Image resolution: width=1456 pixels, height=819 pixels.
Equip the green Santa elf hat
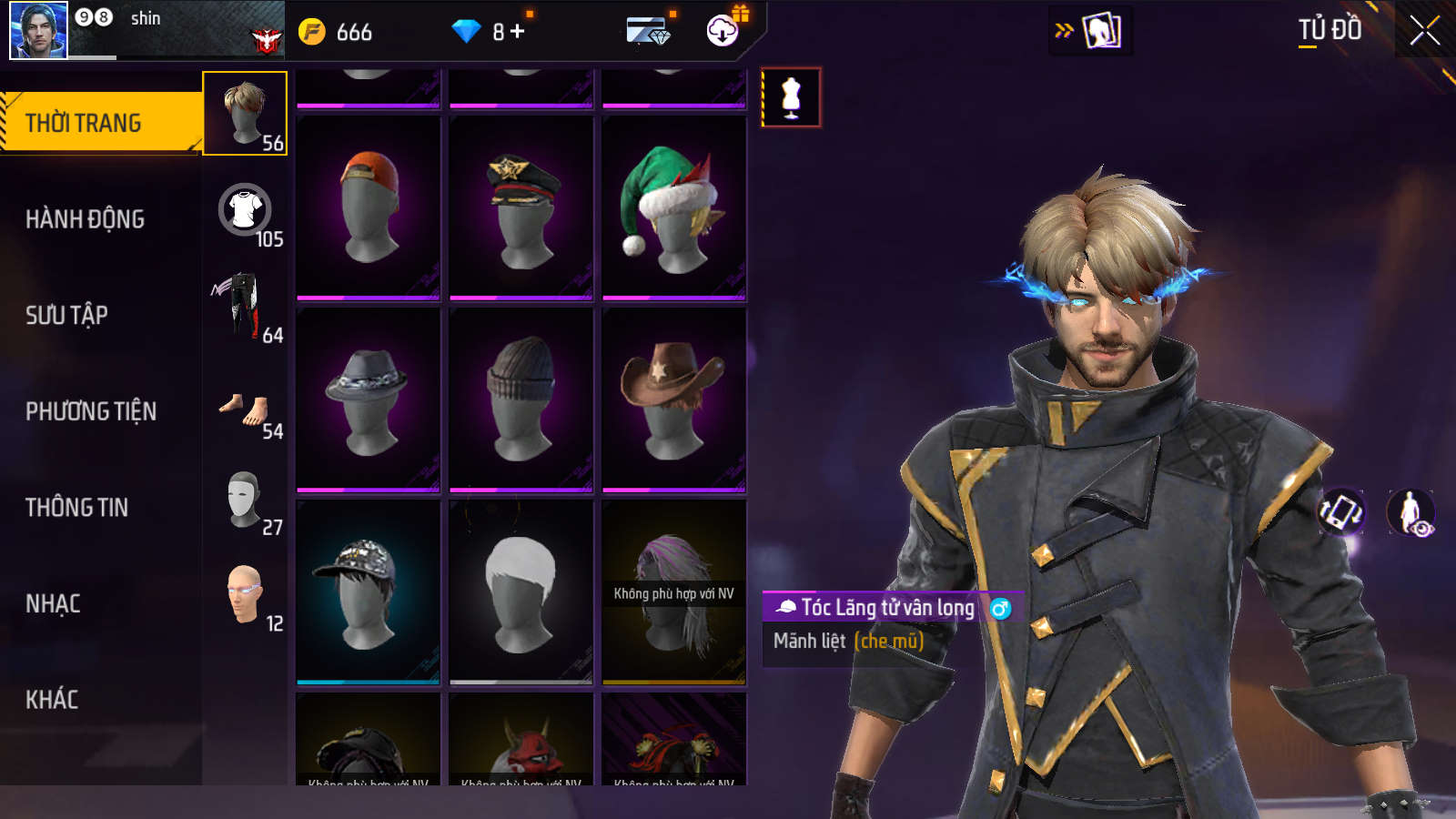(673, 208)
